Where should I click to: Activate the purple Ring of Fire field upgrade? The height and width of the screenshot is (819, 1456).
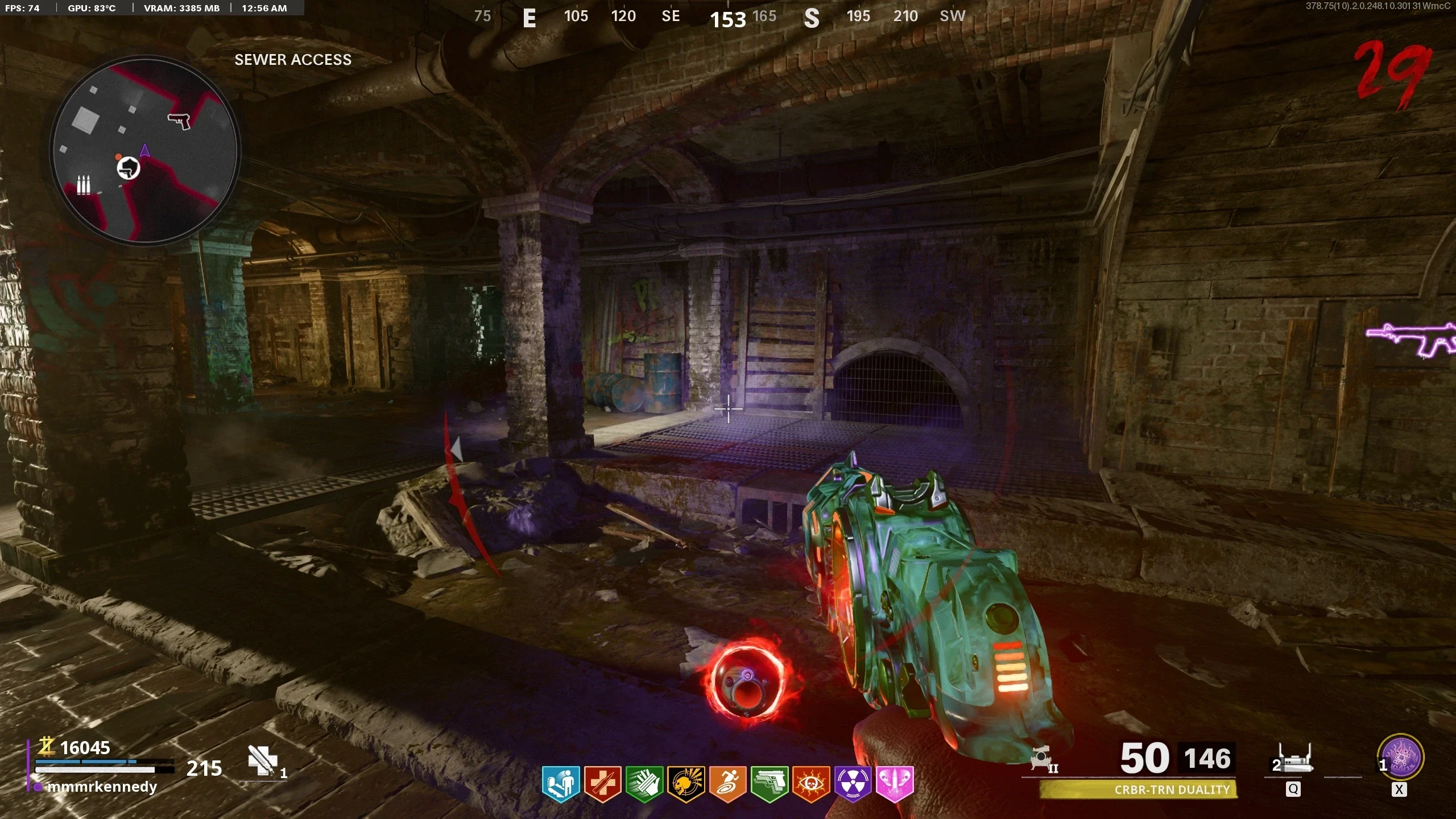click(x=1401, y=758)
